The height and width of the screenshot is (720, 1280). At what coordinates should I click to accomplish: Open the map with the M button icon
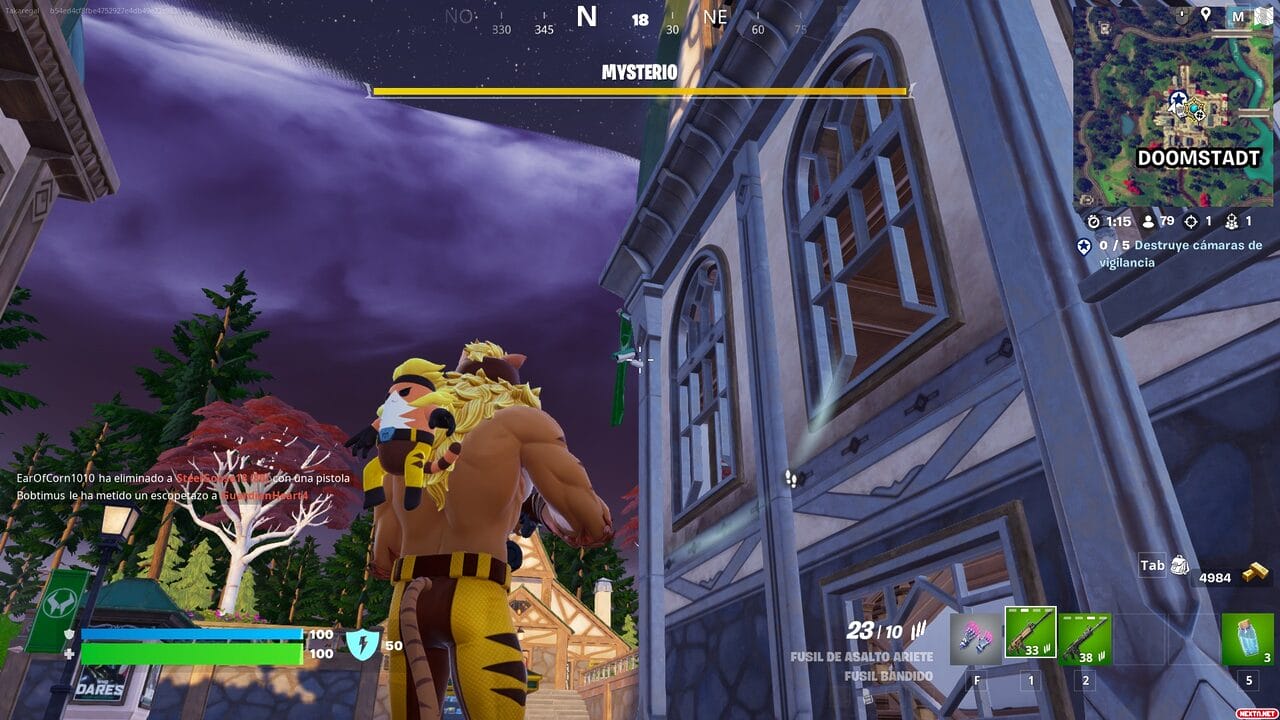click(x=1238, y=16)
